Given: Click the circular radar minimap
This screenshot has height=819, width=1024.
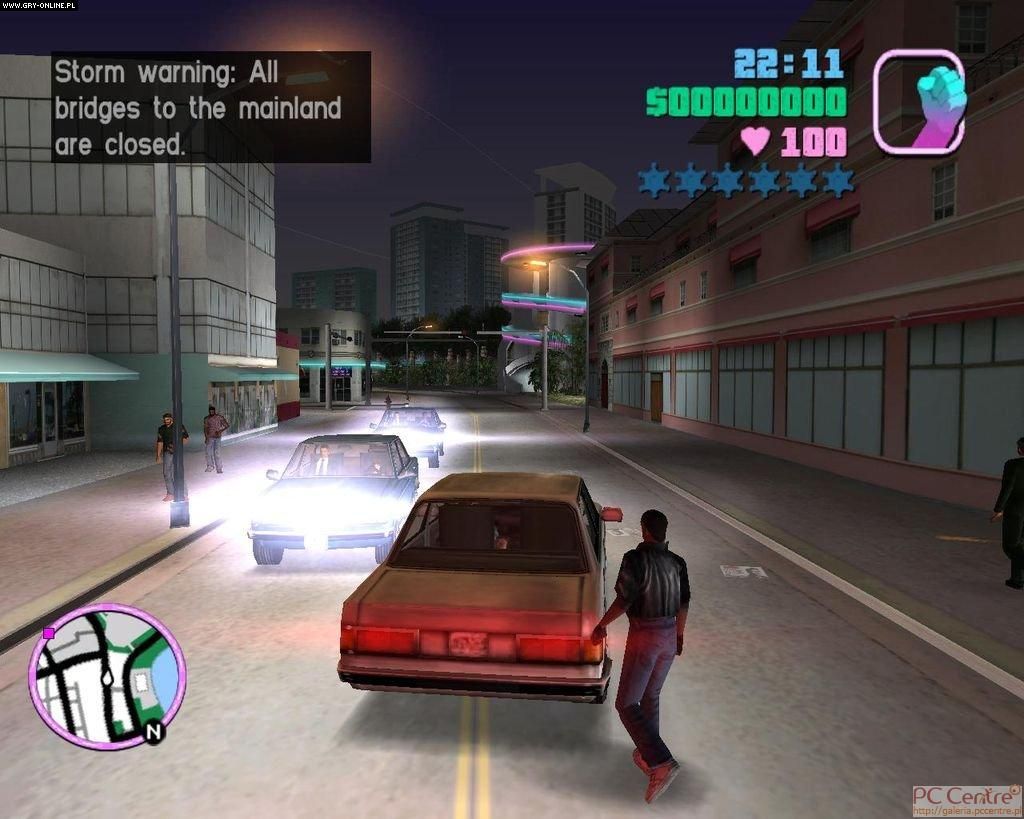Looking at the screenshot, I should pos(107,676).
